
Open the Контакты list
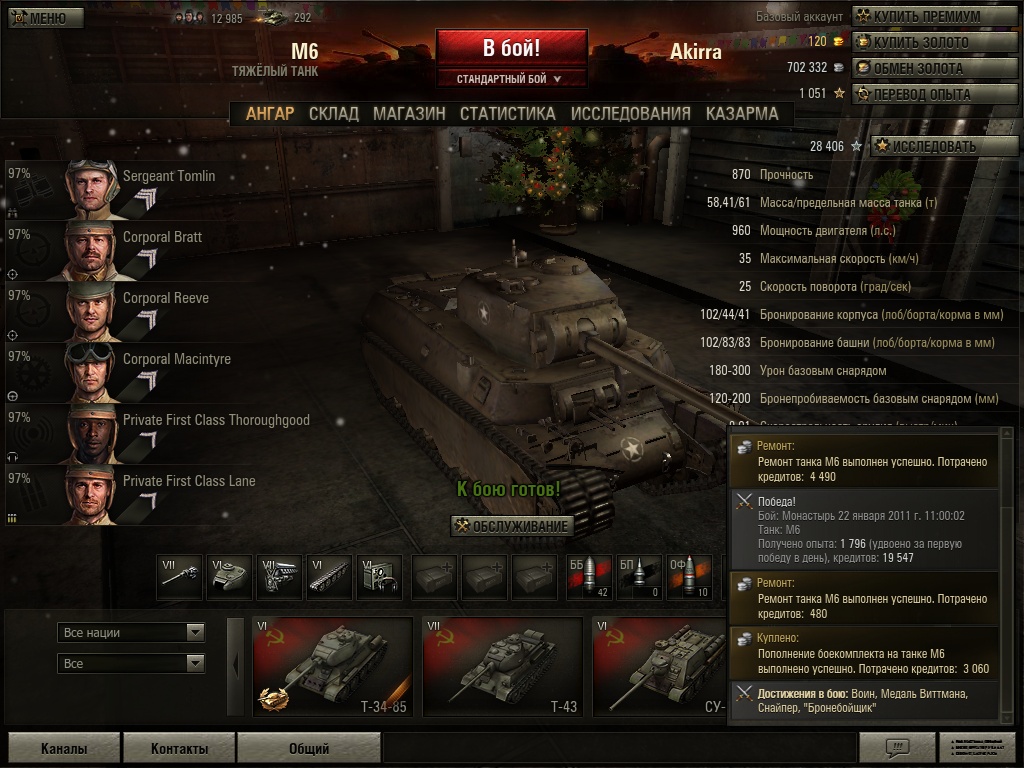point(180,748)
